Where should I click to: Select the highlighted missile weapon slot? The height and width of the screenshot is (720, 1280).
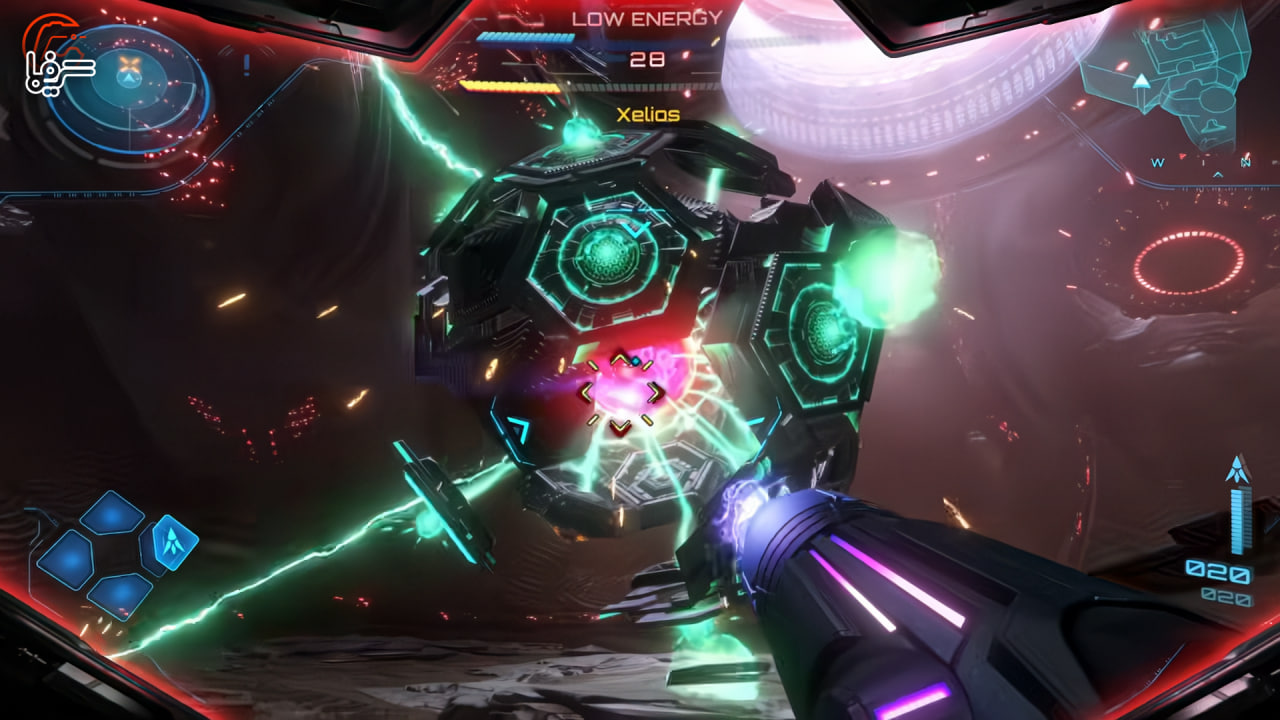pyautogui.click(x=172, y=544)
